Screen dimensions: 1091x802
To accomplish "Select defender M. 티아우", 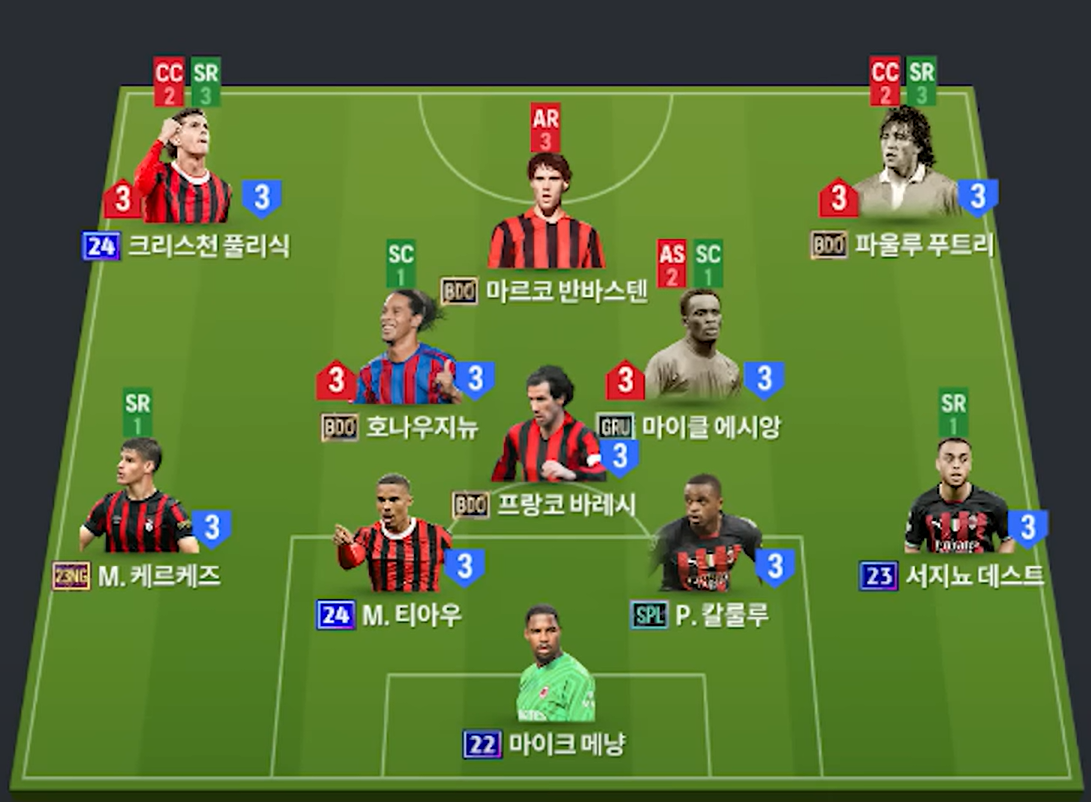I will pos(394,542).
